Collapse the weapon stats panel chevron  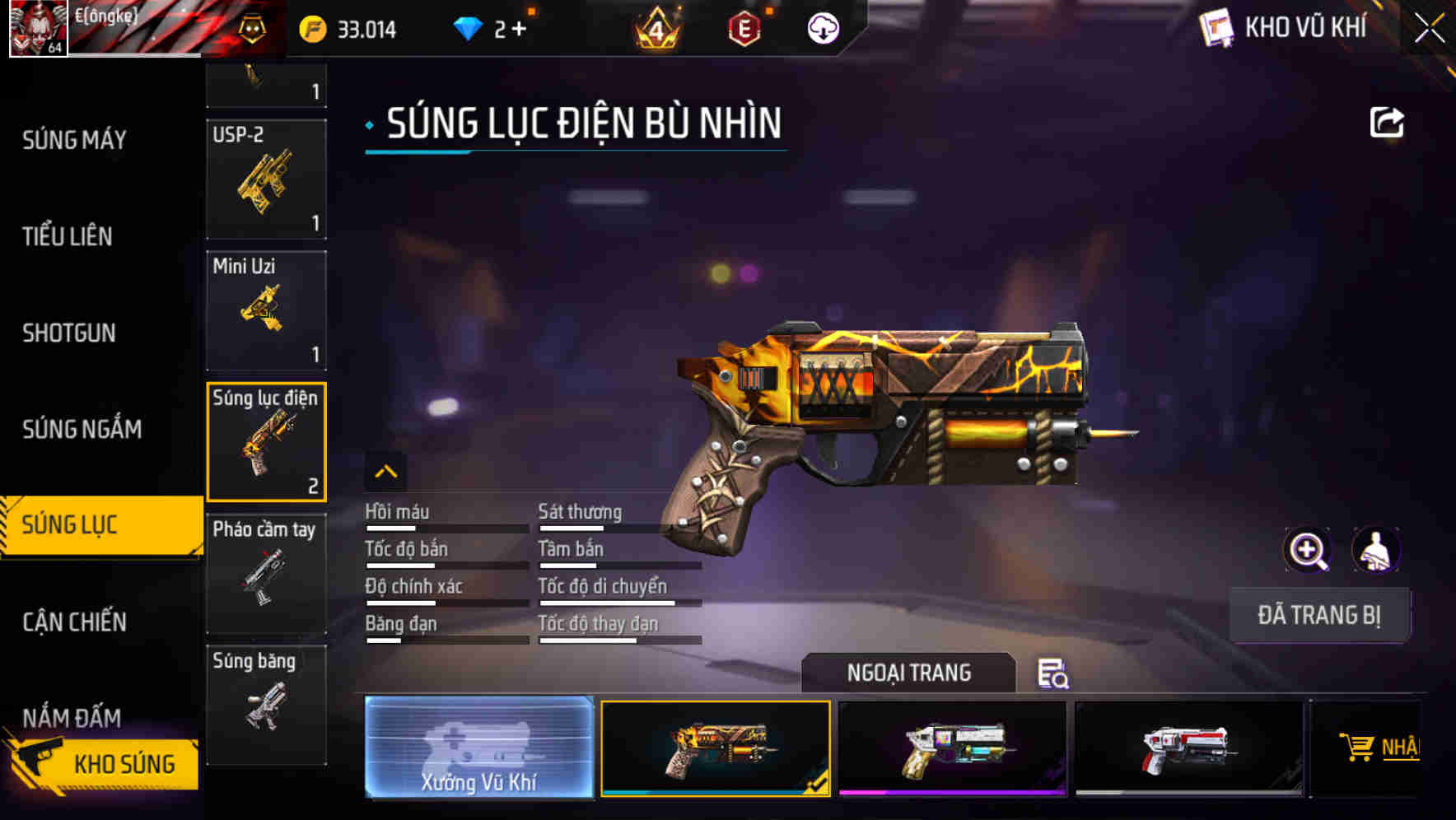[x=386, y=471]
